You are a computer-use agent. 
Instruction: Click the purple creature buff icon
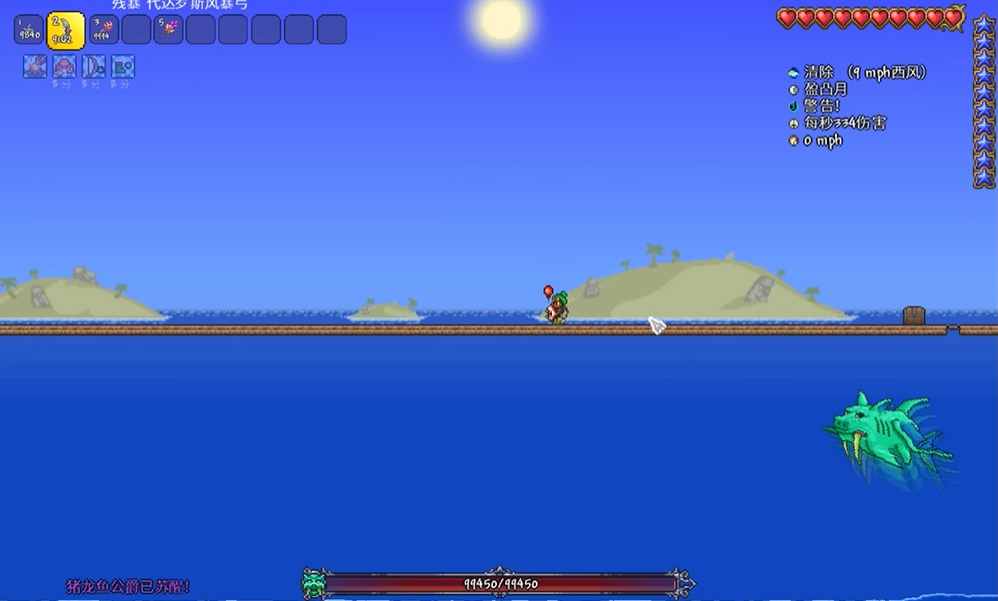pyautogui.click(x=64, y=67)
